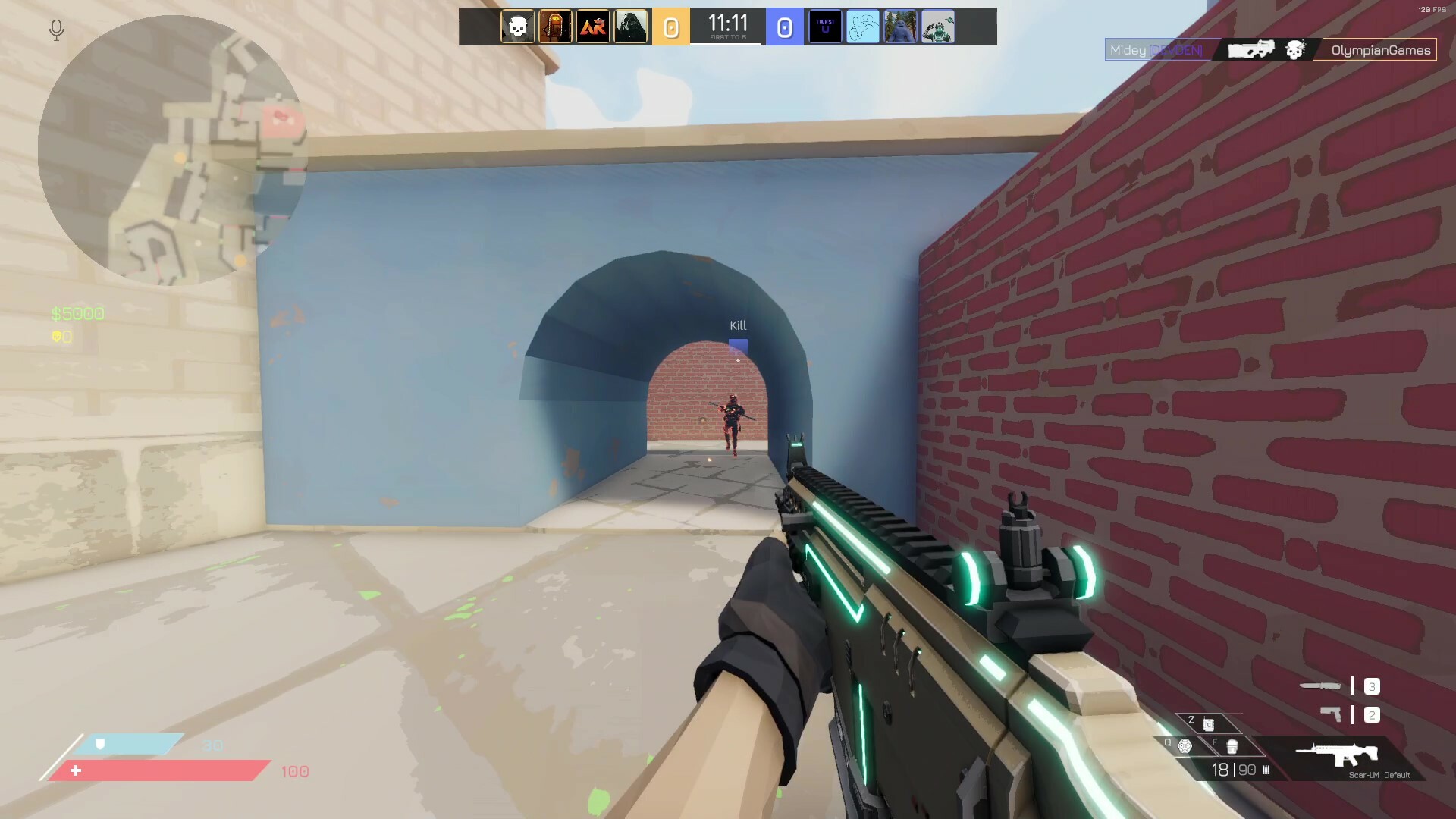This screenshot has width=1456, height=819.
Task: Click the OlympianGames name in the killfeed
Action: coord(1380,50)
